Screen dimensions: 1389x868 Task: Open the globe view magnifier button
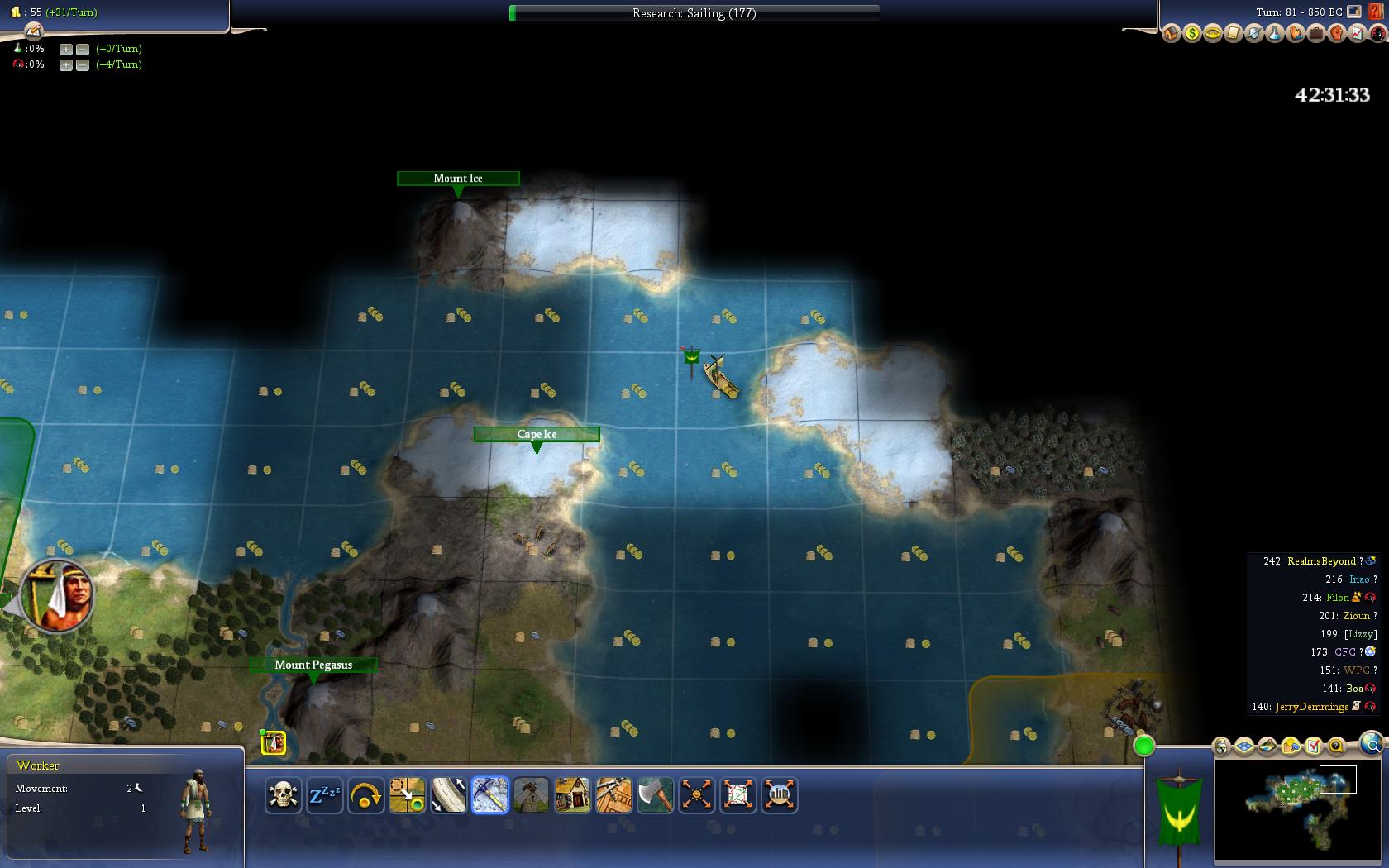pos(1371,744)
